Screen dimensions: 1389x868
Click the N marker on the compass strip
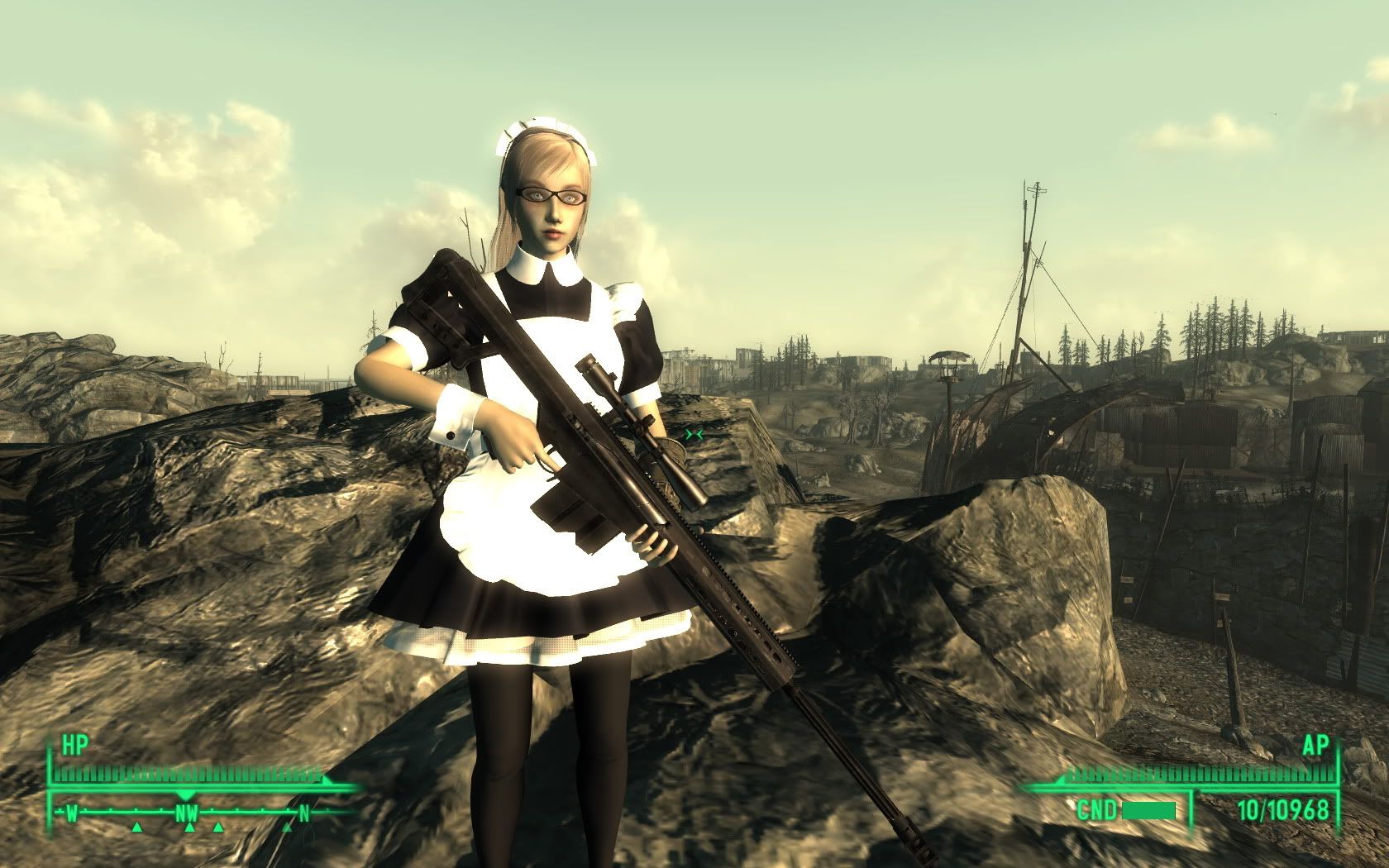304,812
